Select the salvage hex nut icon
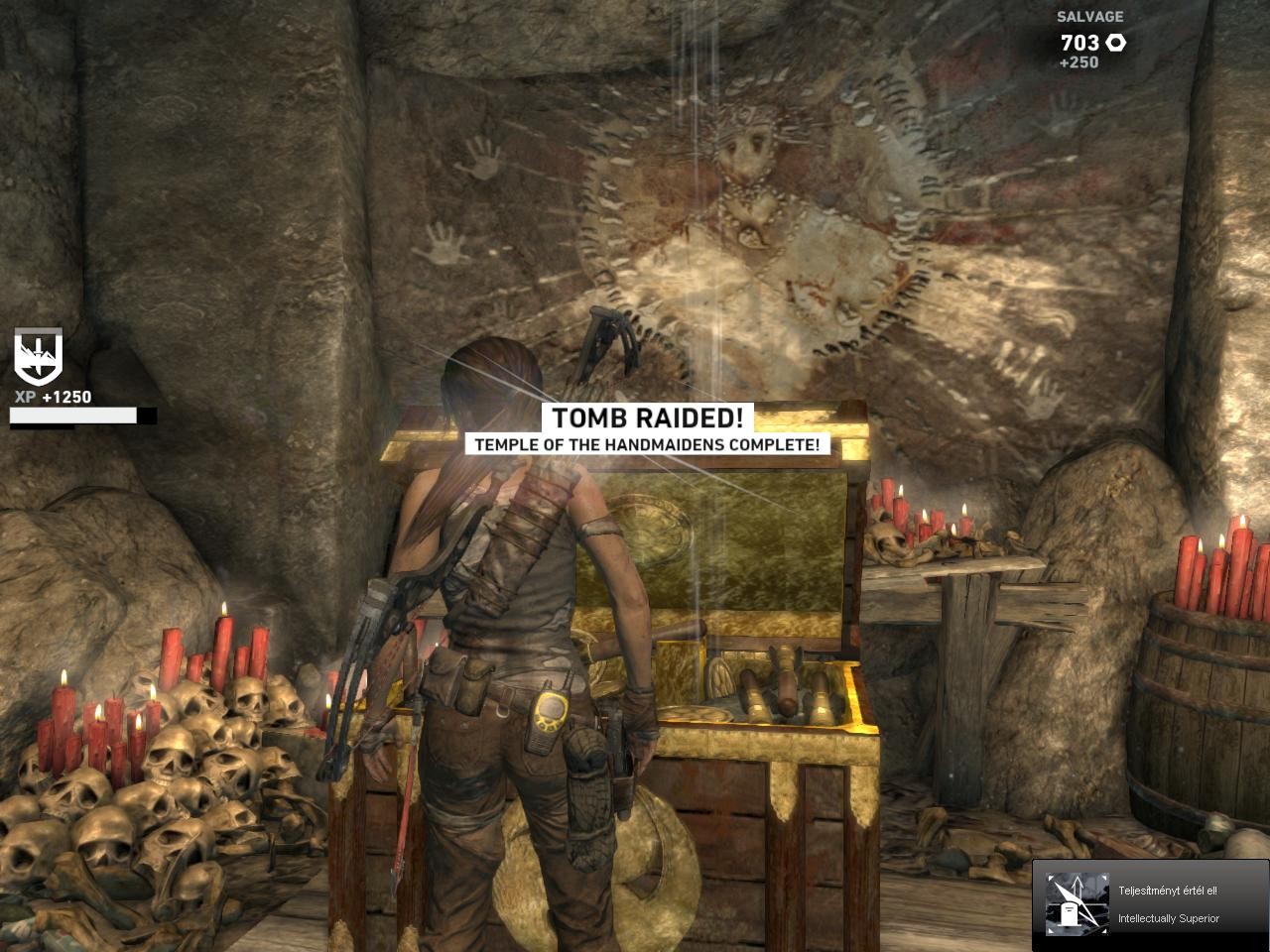1270x952 pixels. pos(1115,43)
